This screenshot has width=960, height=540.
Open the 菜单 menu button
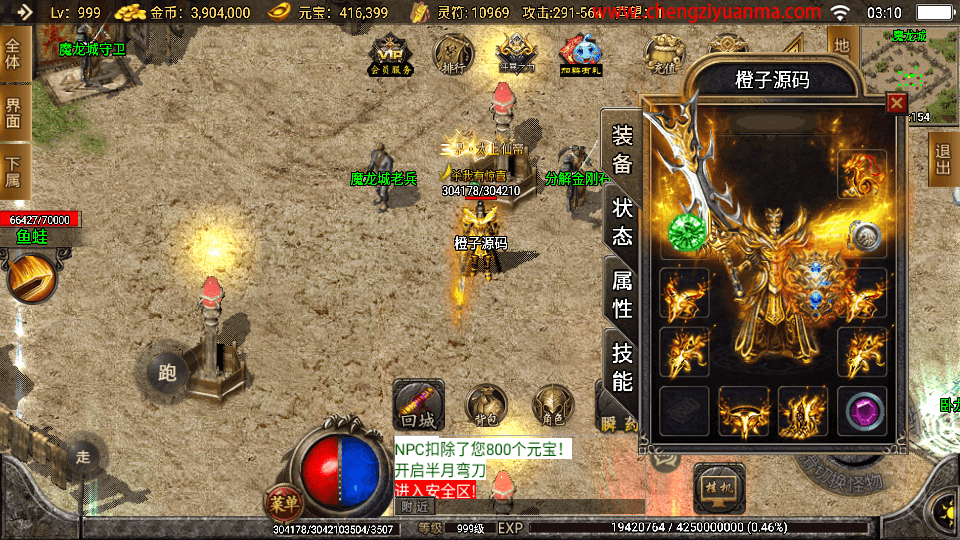pos(284,502)
